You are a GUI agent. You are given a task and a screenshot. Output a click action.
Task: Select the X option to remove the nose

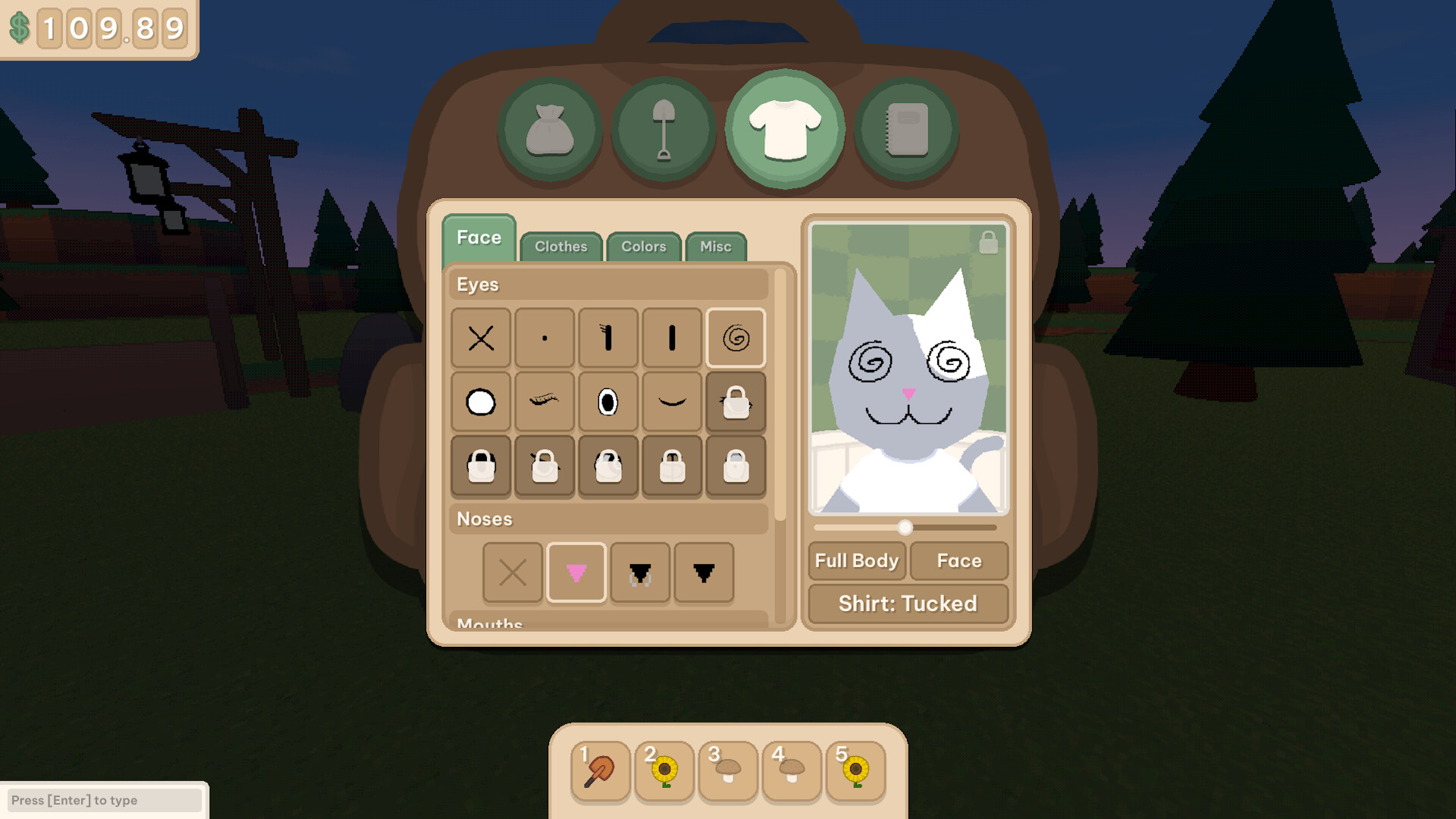click(513, 574)
